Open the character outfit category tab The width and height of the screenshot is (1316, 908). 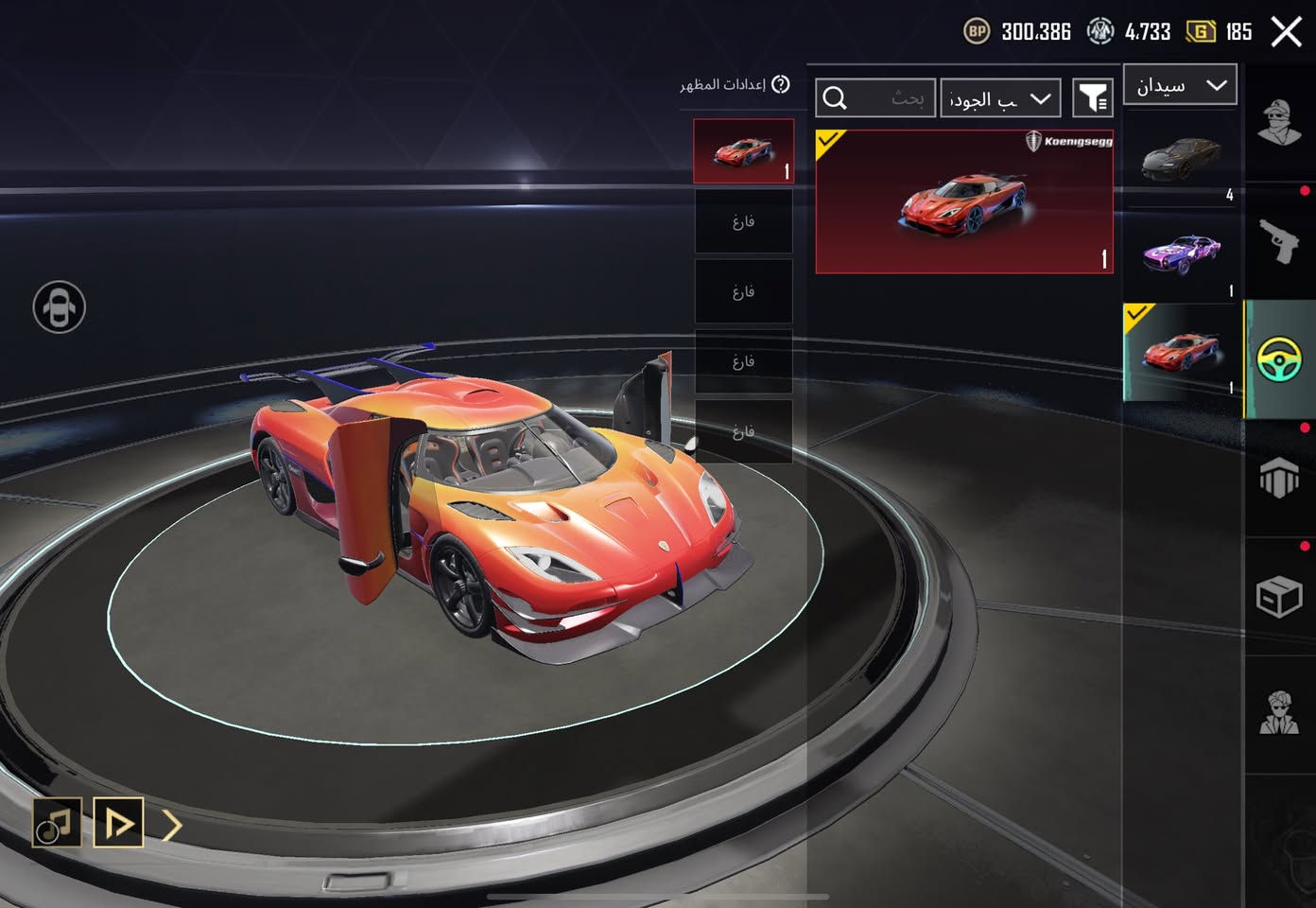coord(1279,122)
